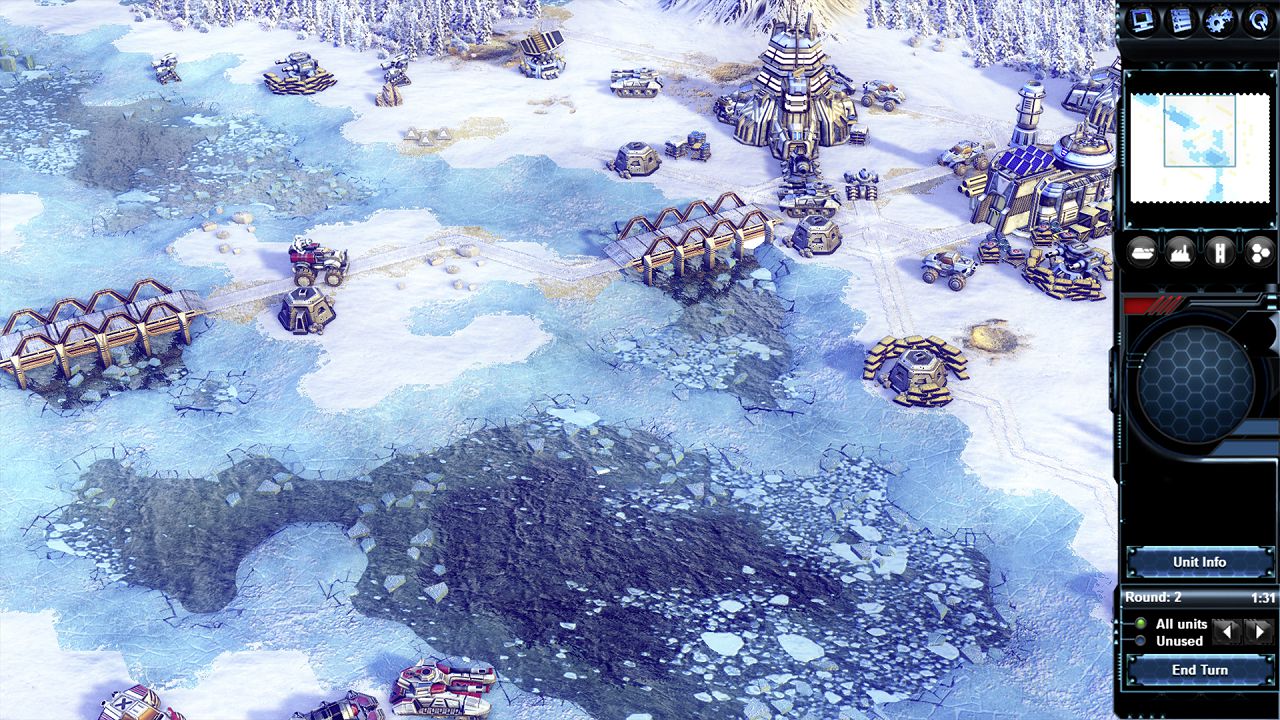
Task: Click the Q quit icon
Action: [x=1256, y=20]
